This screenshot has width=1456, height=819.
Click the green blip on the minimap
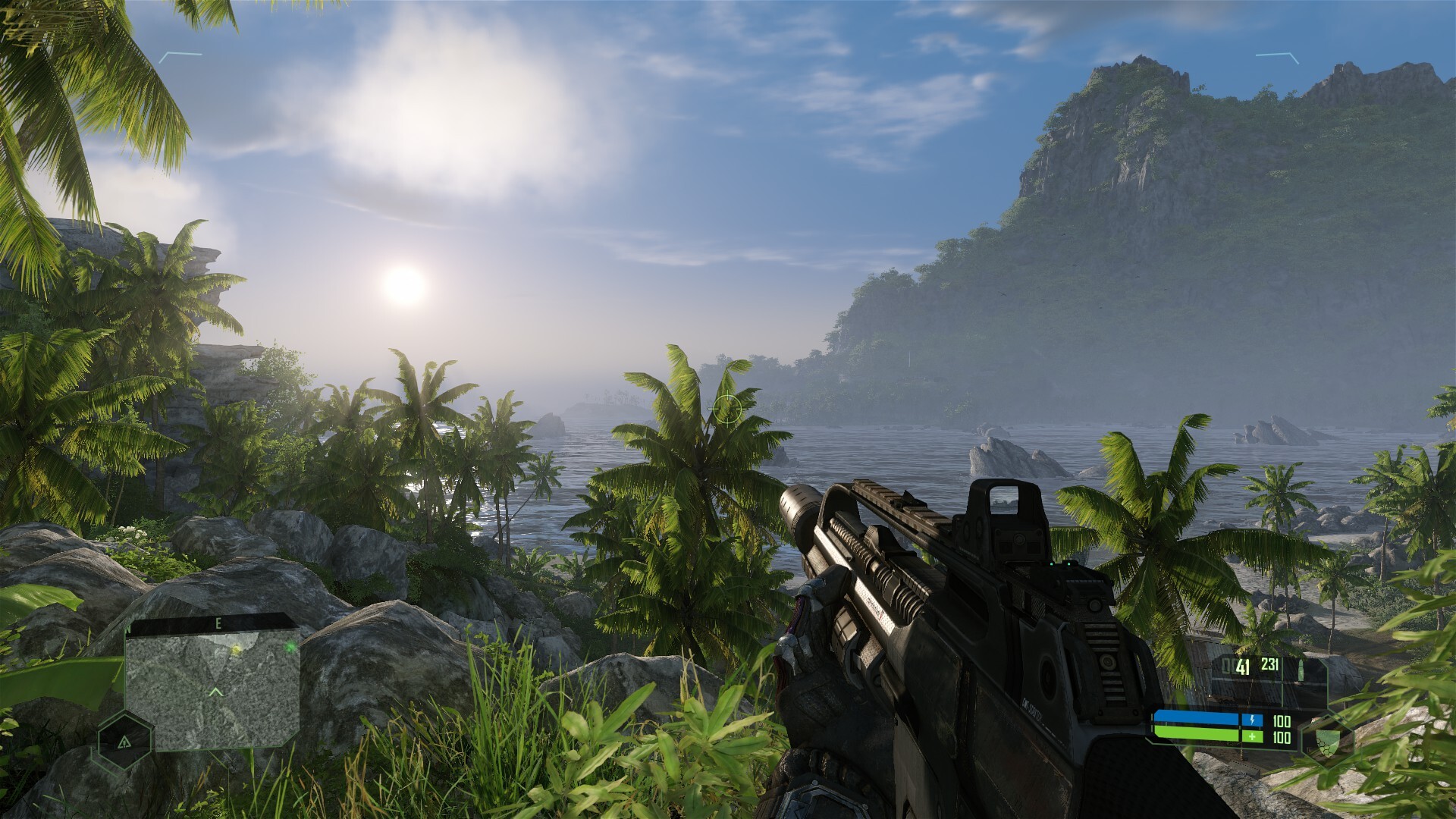click(x=290, y=647)
